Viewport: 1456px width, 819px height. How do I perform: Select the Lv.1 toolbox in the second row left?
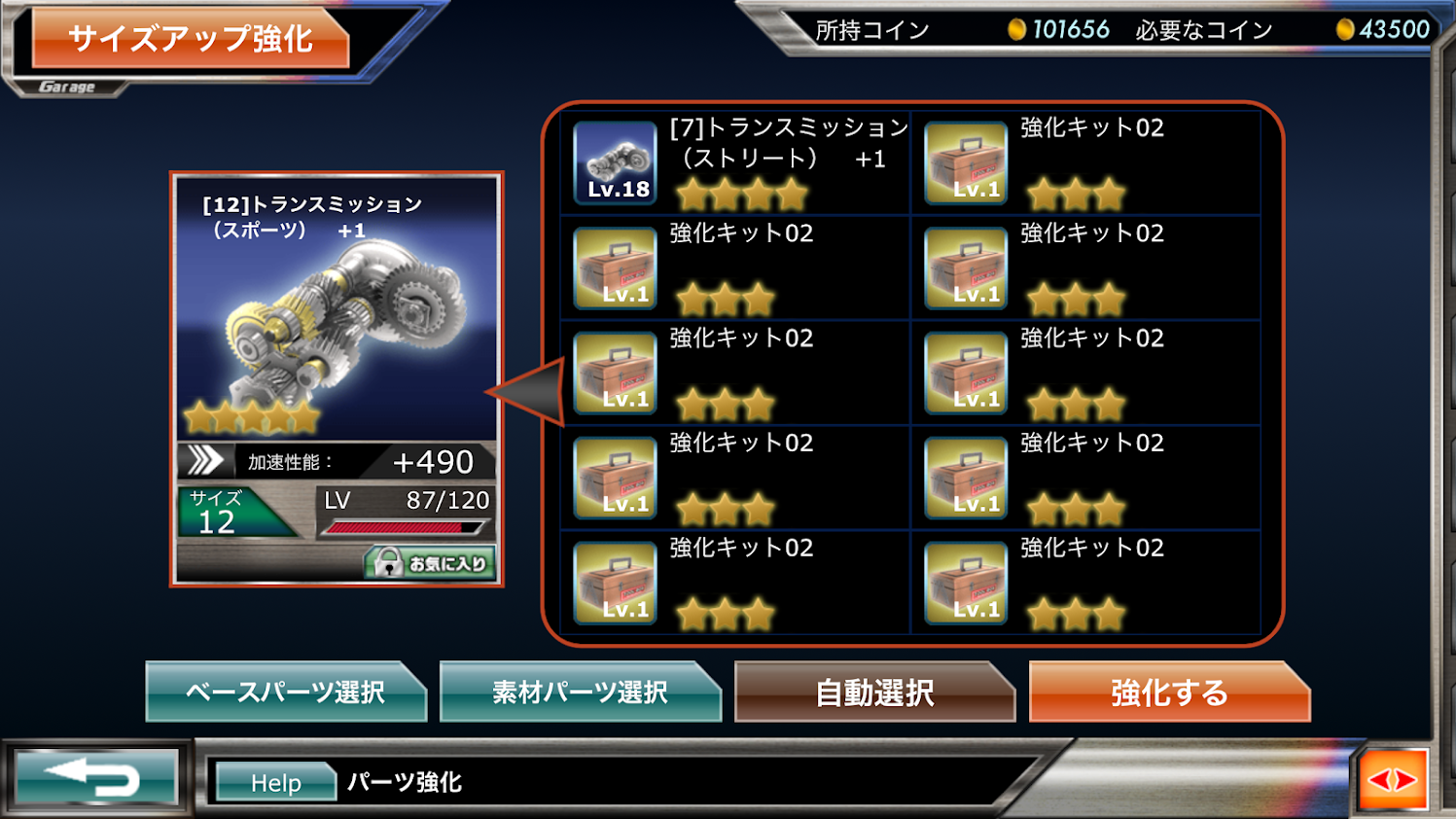pos(614,267)
